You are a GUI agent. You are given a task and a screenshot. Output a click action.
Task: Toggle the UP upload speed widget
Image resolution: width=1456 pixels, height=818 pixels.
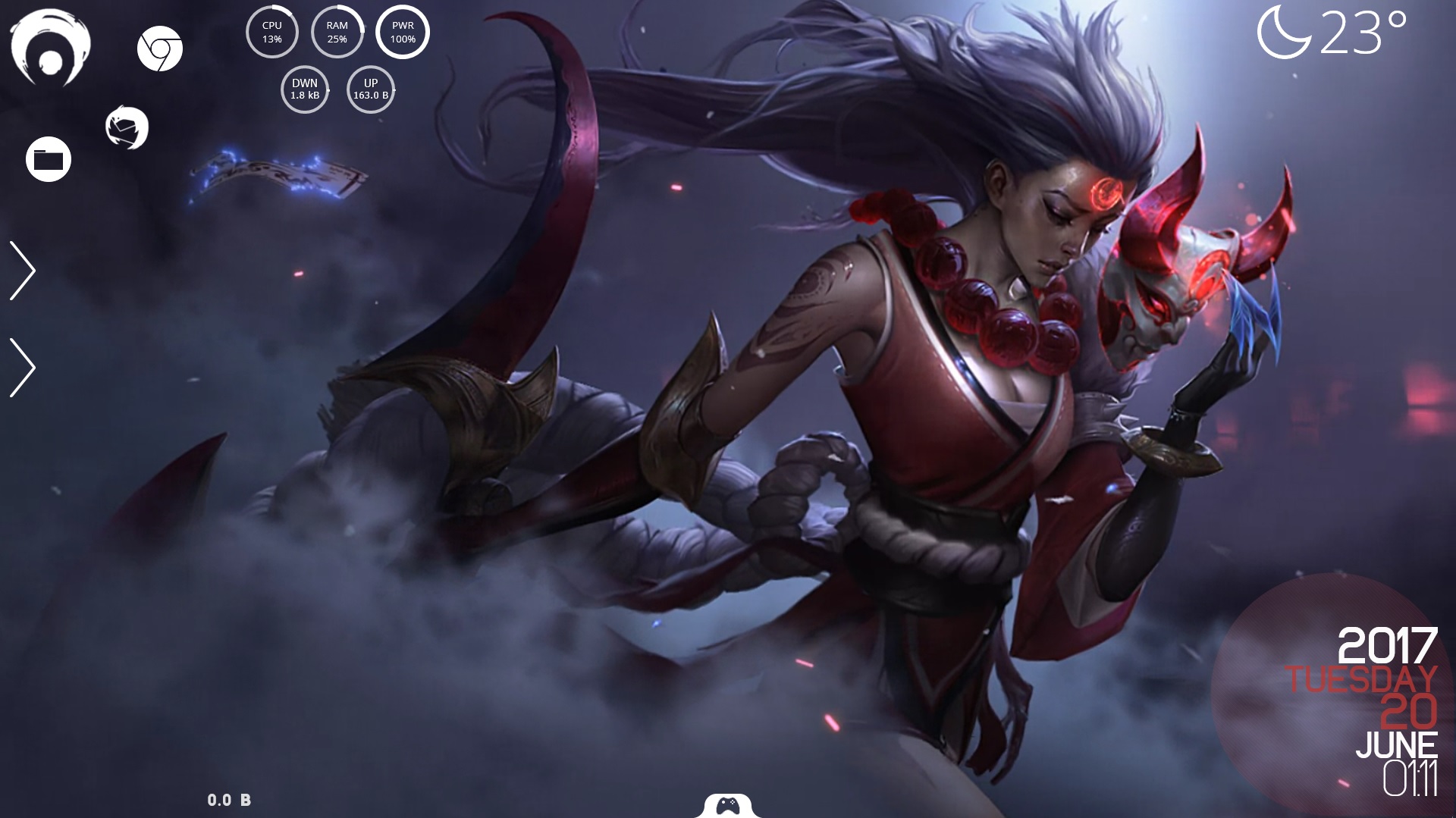pos(370,89)
